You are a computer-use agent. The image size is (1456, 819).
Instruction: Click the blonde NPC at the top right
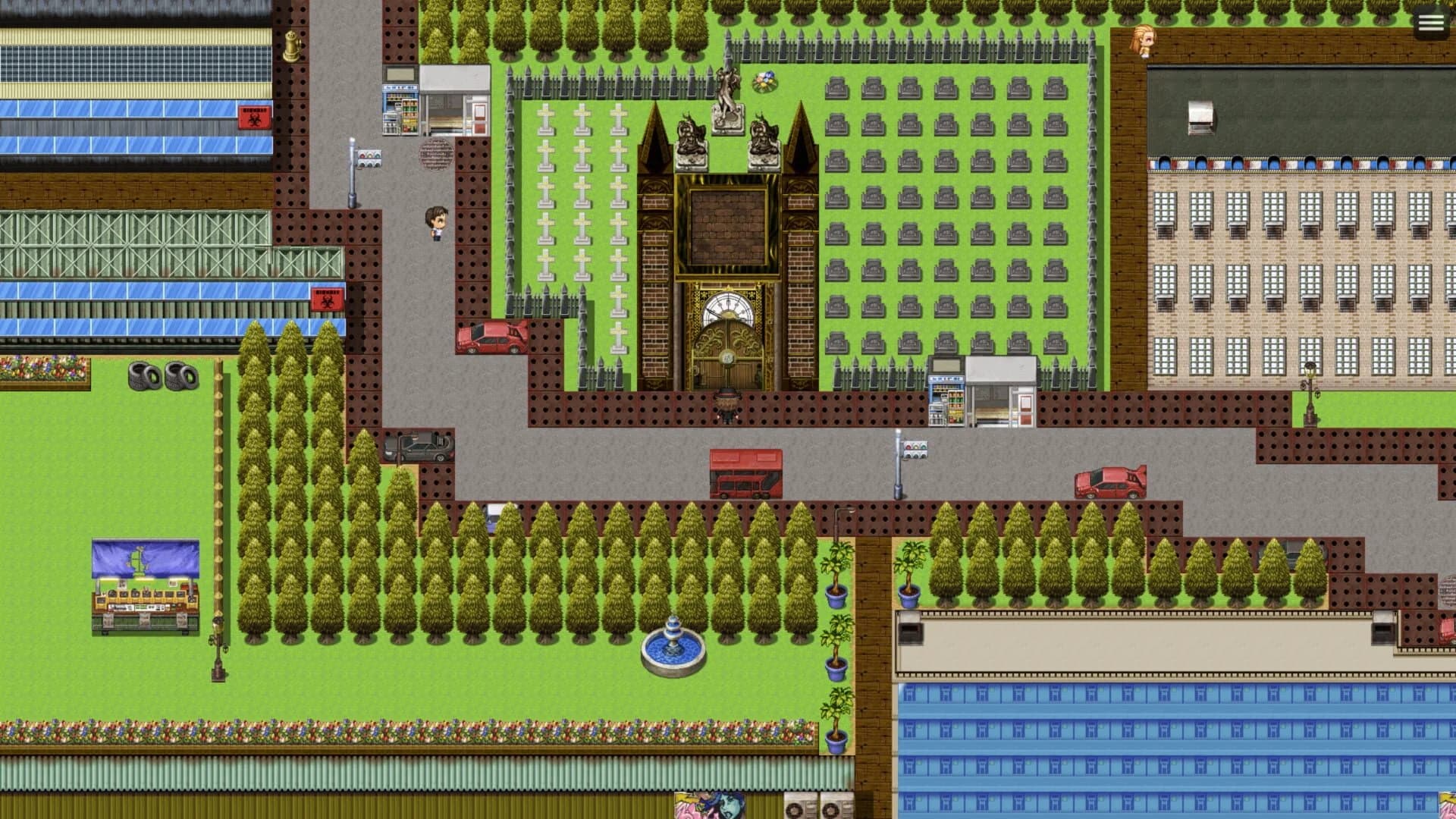coord(1145,42)
